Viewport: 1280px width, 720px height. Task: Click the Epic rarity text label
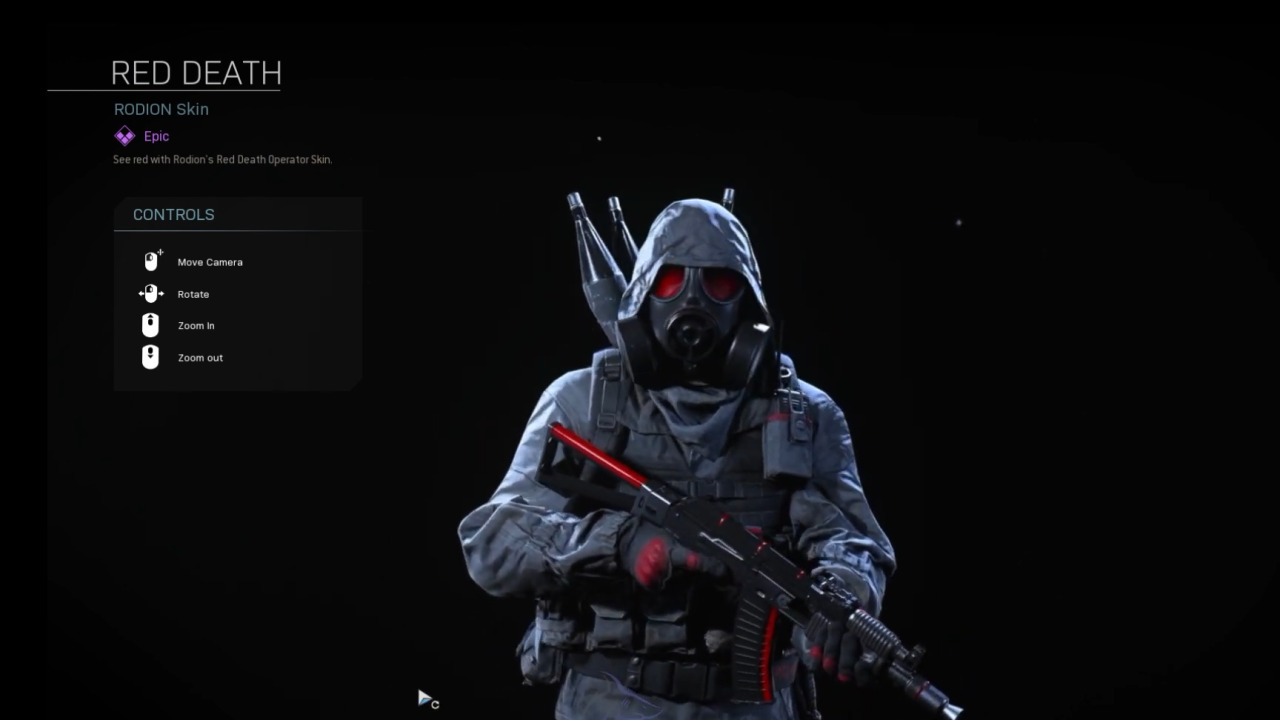point(156,136)
